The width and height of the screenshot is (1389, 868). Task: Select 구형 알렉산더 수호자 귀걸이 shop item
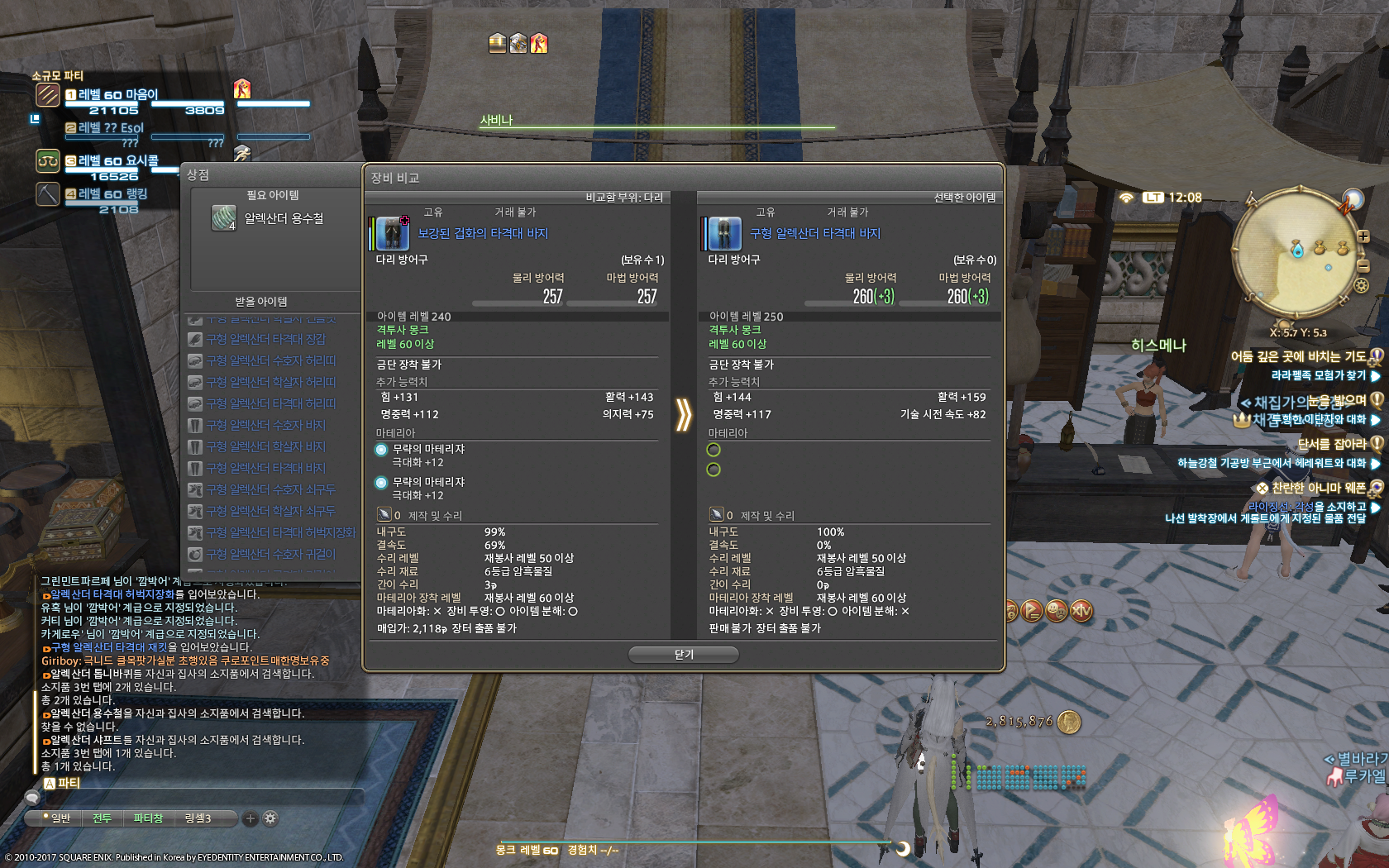click(x=270, y=554)
